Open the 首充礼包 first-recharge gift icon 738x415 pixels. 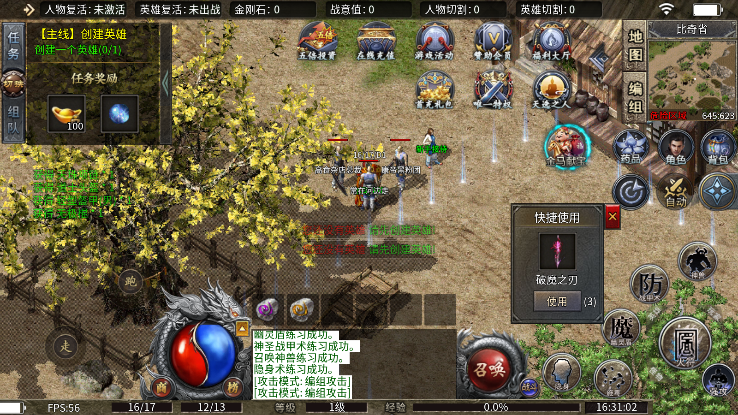pyautogui.click(x=434, y=89)
